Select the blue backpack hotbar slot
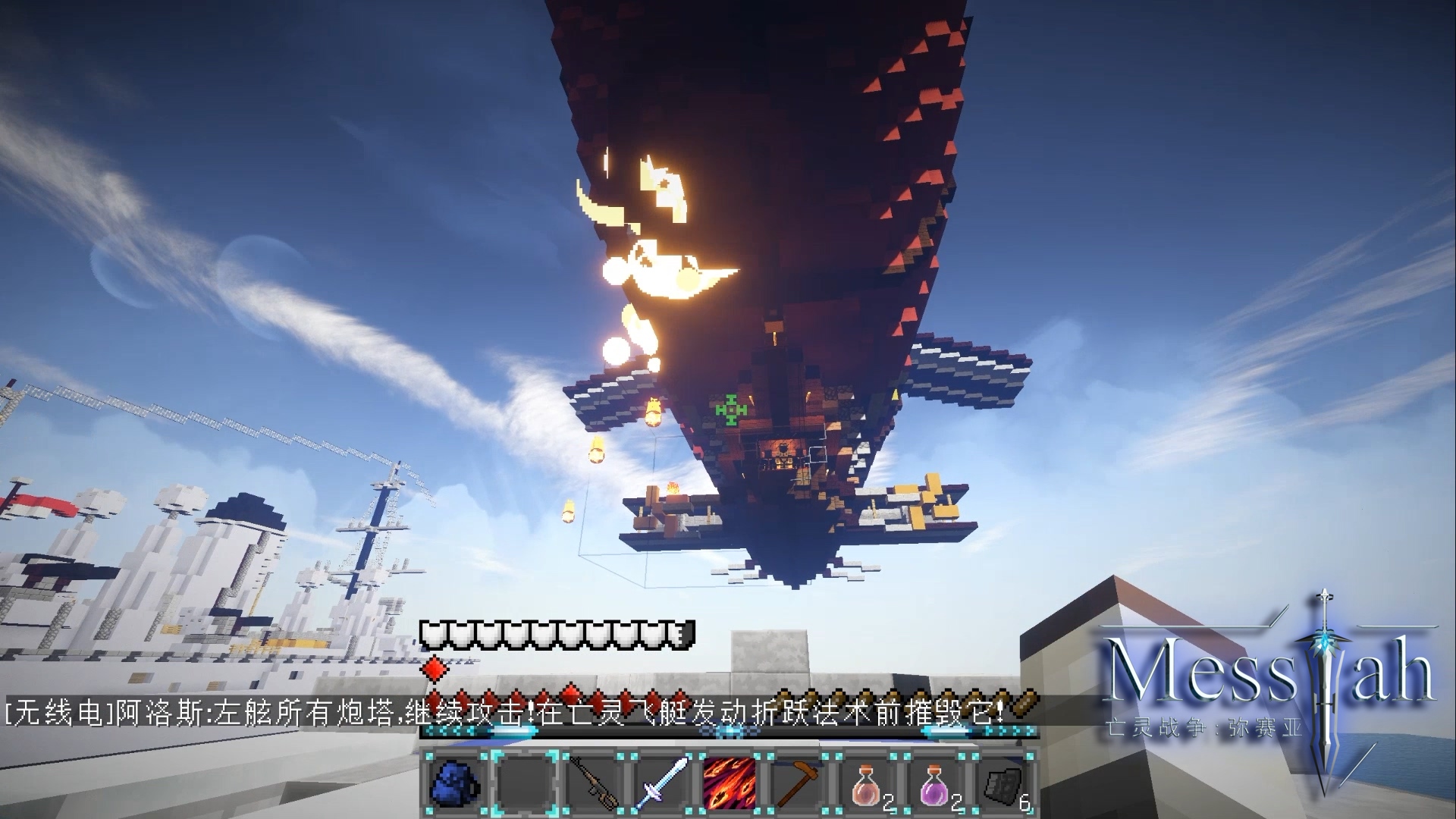The image size is (1456, 819). pyautogui.click(x=454, y=782)
